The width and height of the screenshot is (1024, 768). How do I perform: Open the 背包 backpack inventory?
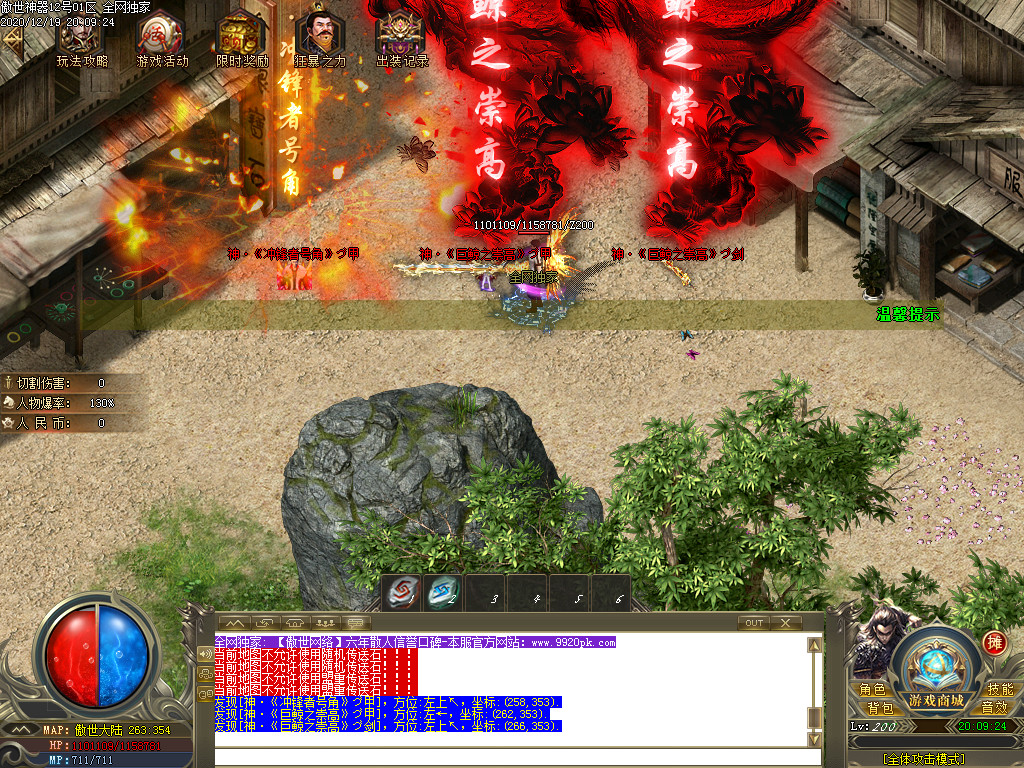pos(880,707)
